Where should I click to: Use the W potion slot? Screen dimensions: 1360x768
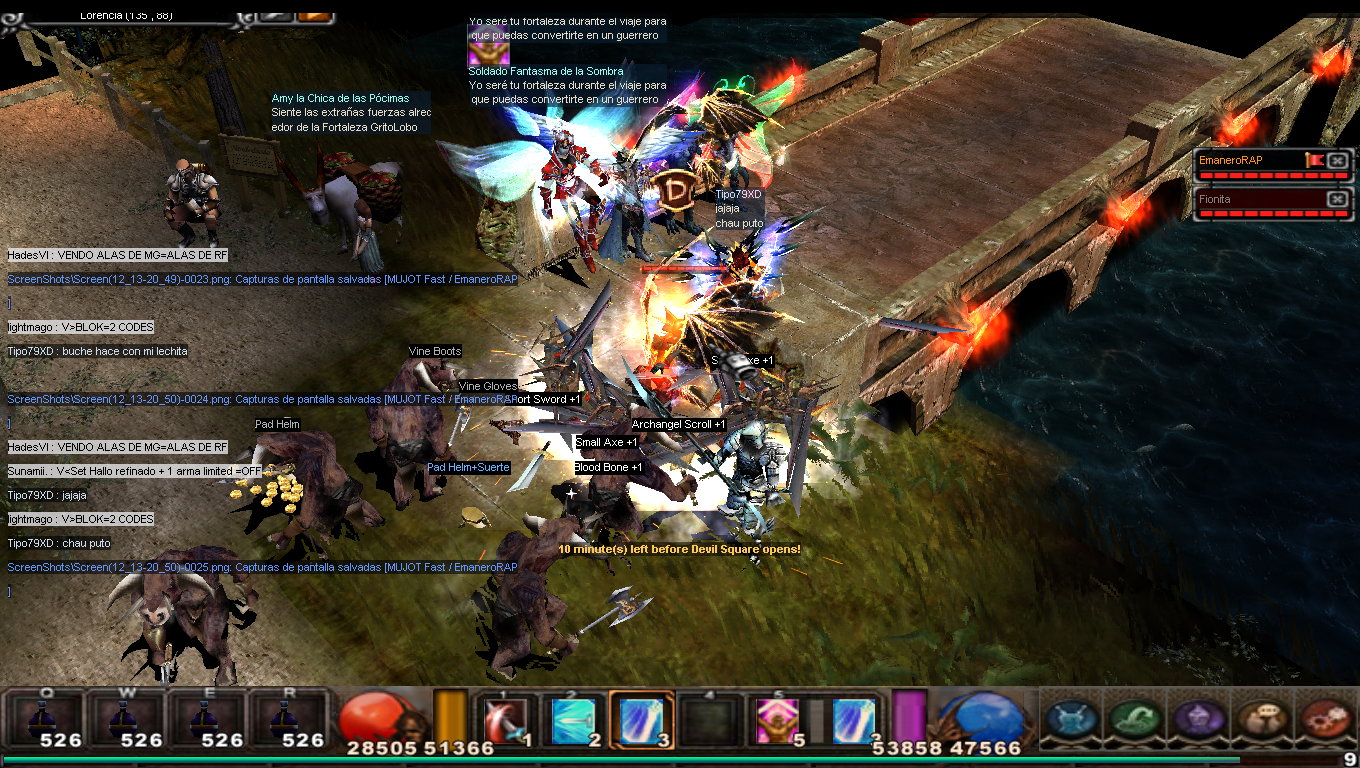click(126, 719)
